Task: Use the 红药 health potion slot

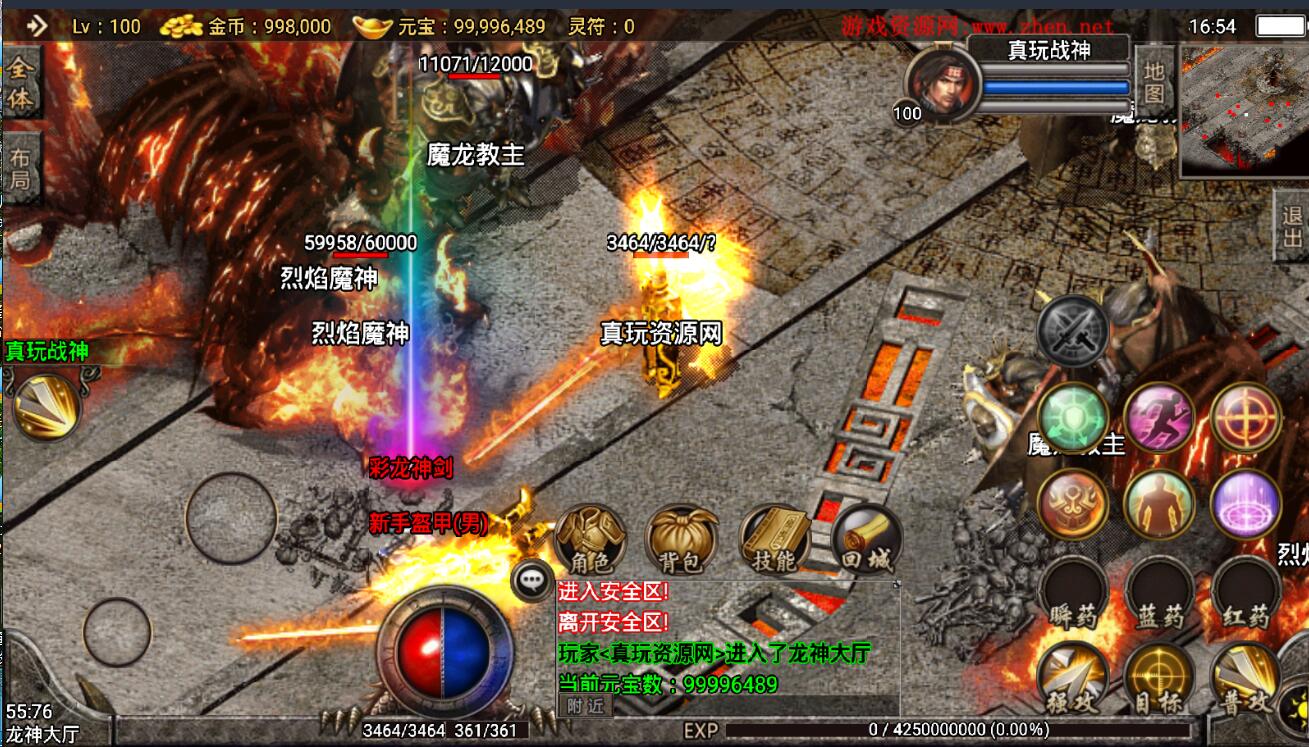Action: (1246, 591)
